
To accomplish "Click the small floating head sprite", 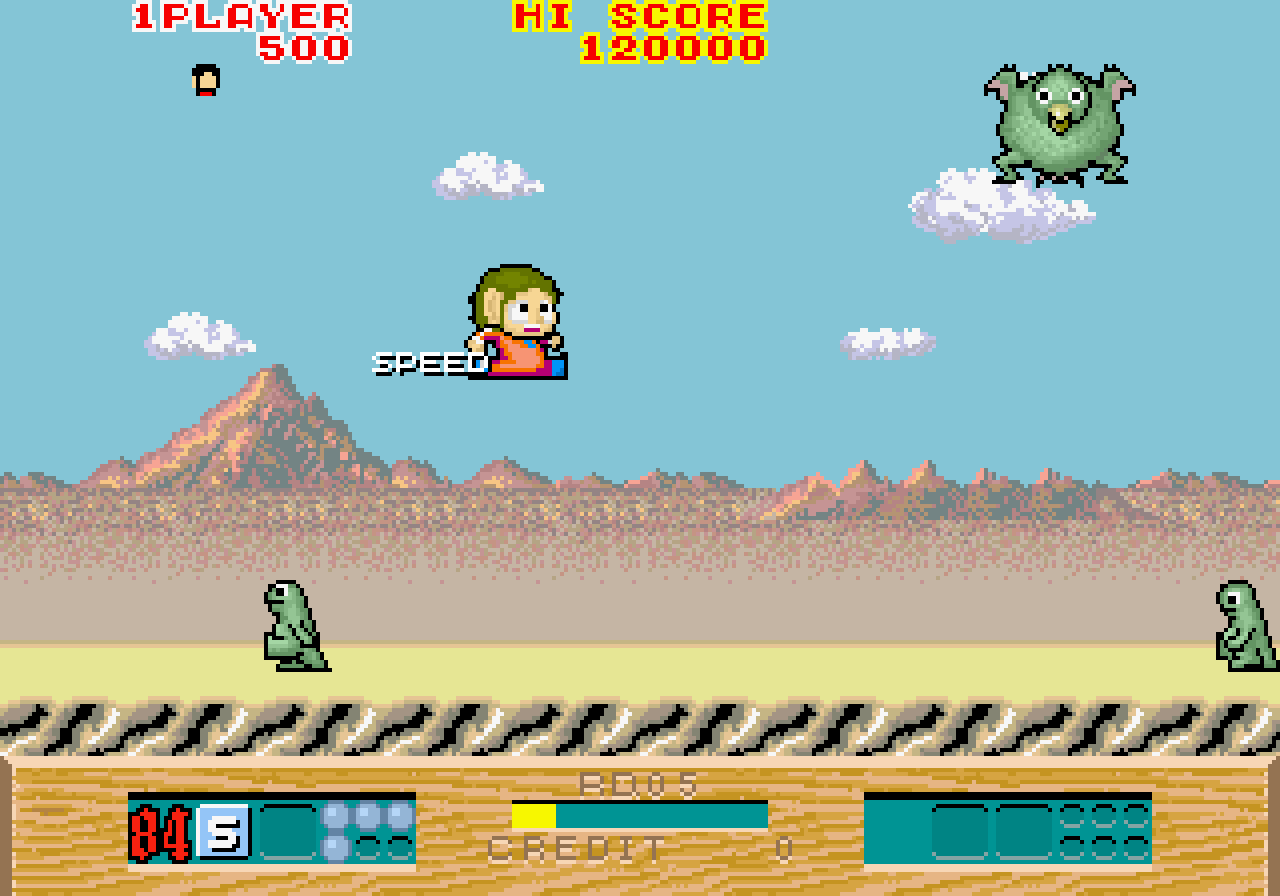I will [203, 80].
